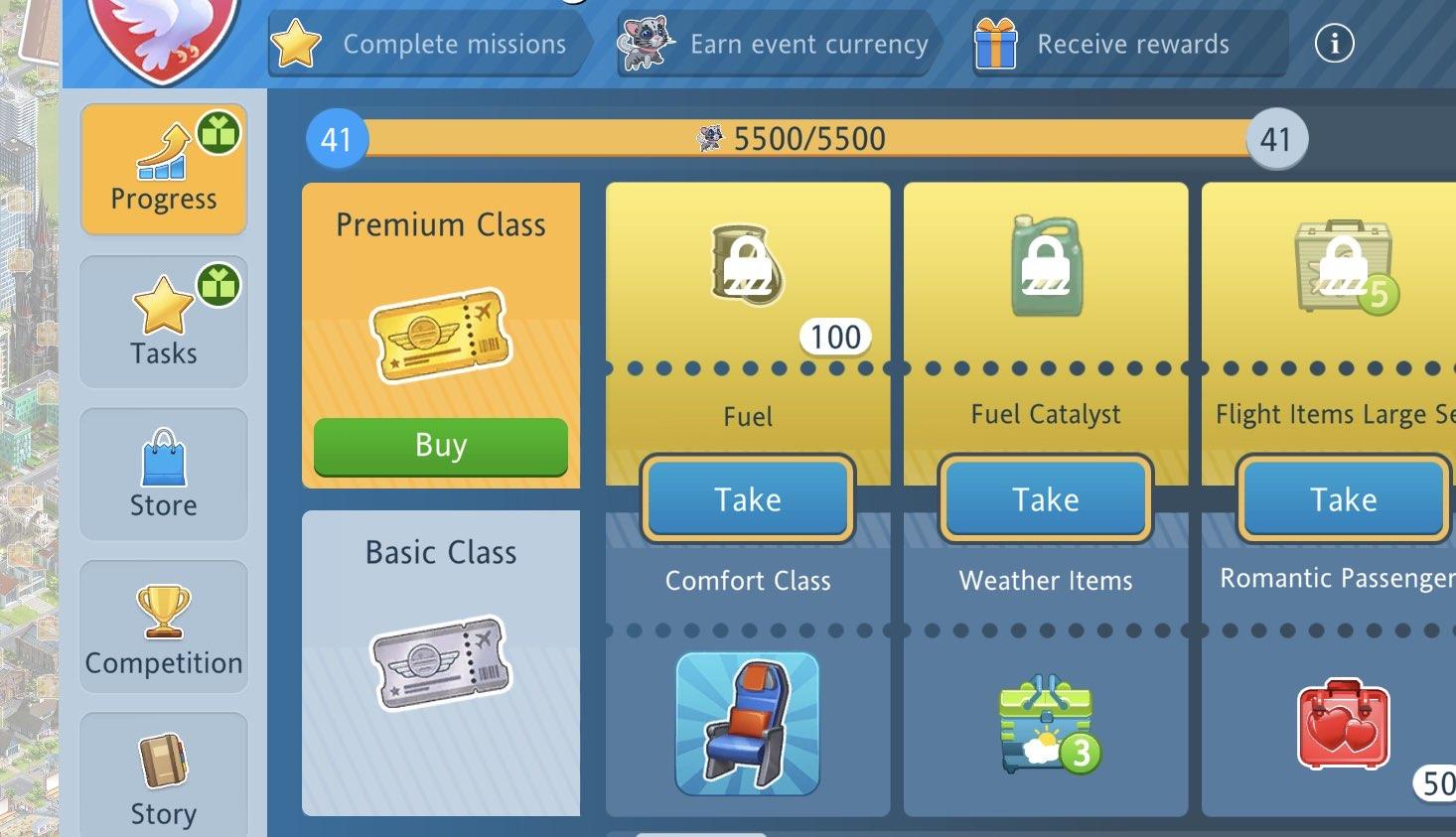The image size is (1456, 837).
Task: Inspect the Weather Items chest icon
Action: [1048, 724]
